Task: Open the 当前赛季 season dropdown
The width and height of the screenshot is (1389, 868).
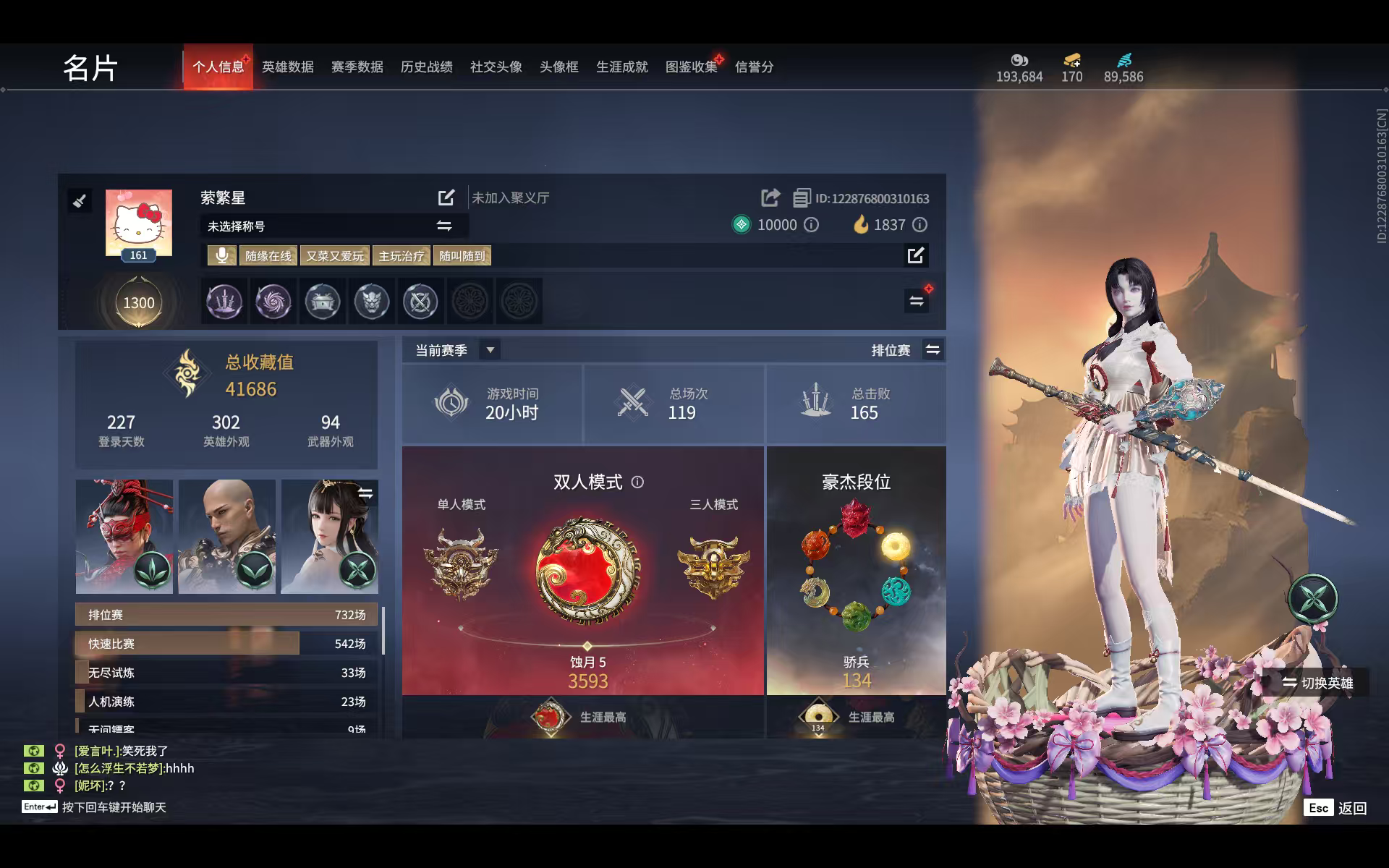Action: coord(490,349)
